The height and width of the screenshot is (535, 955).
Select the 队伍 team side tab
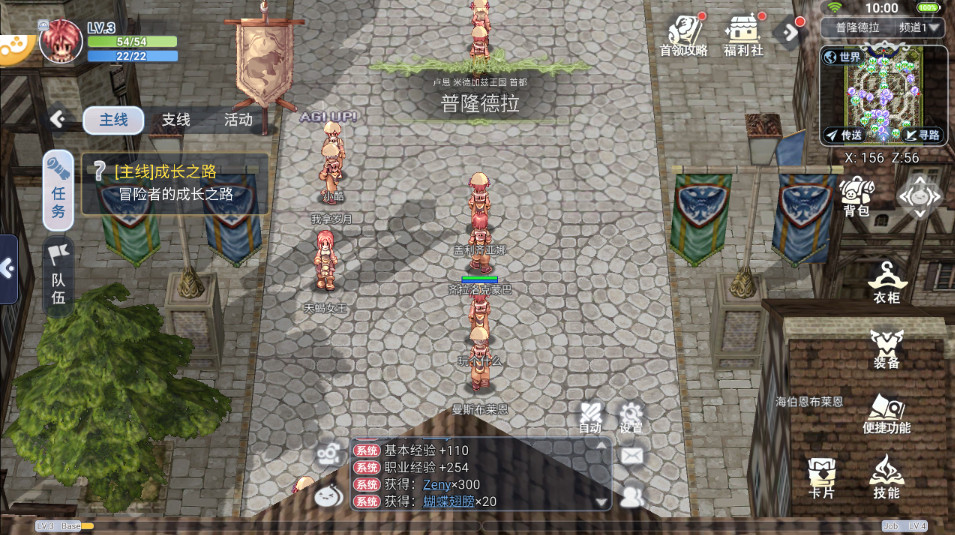[x=59, y=274]
